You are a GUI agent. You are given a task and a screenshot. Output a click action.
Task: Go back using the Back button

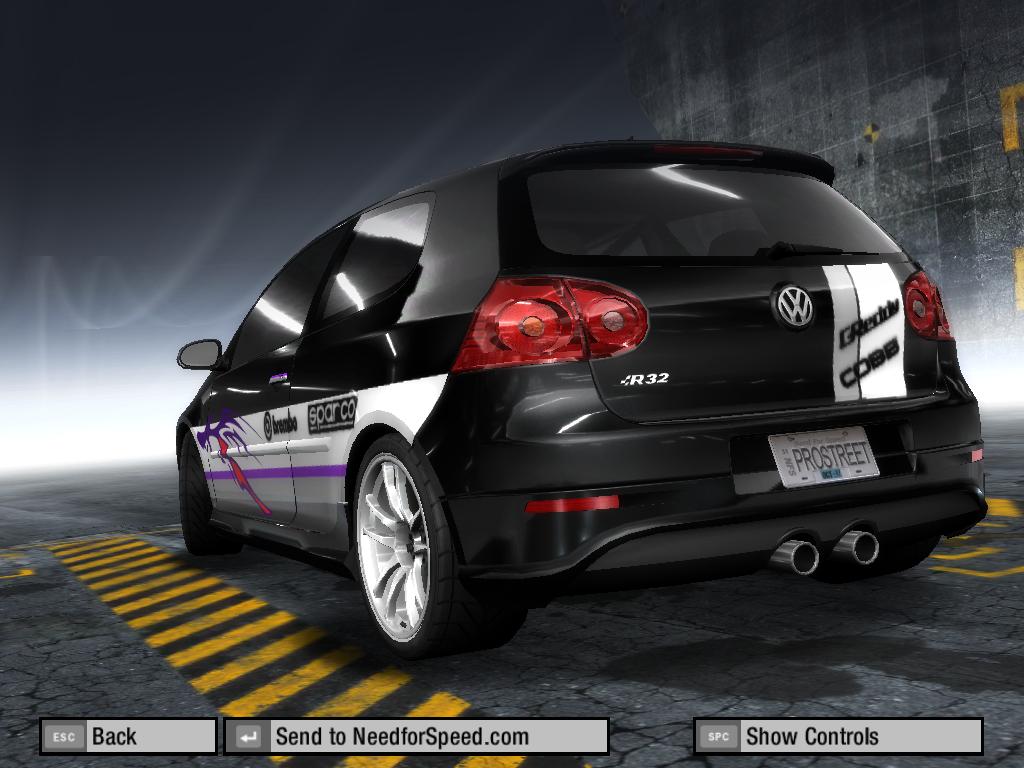(x=127, y=737)
